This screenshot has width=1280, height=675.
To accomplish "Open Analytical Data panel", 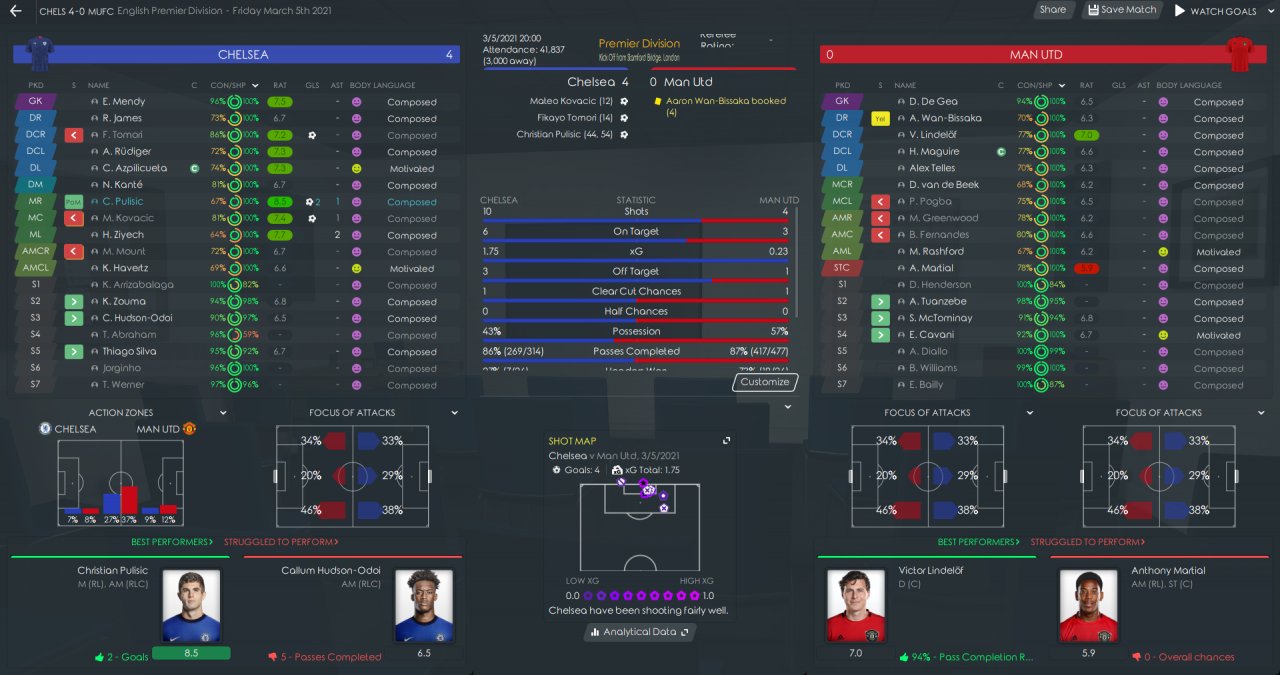I will pyautogui.click(x=639, y=632).
